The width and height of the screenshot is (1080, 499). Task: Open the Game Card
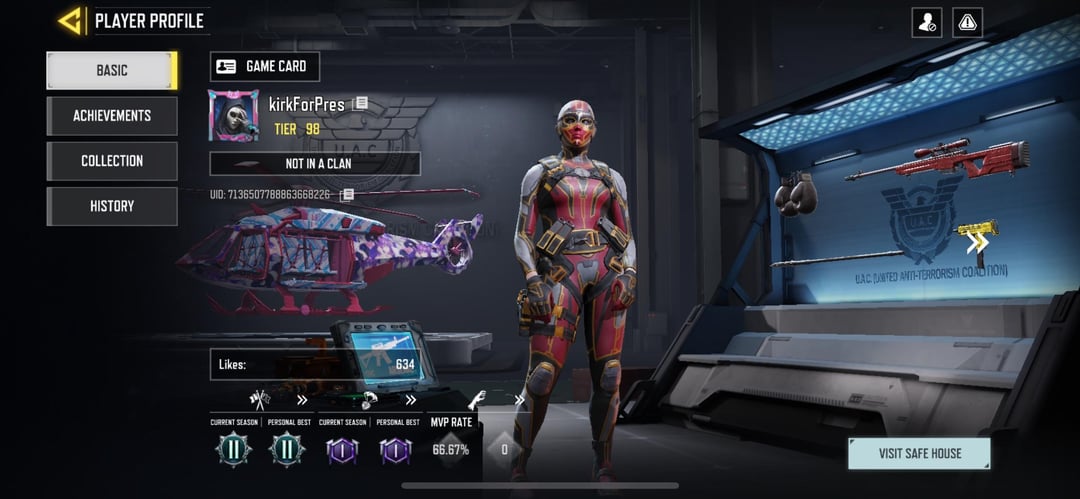tap(265, 67)
